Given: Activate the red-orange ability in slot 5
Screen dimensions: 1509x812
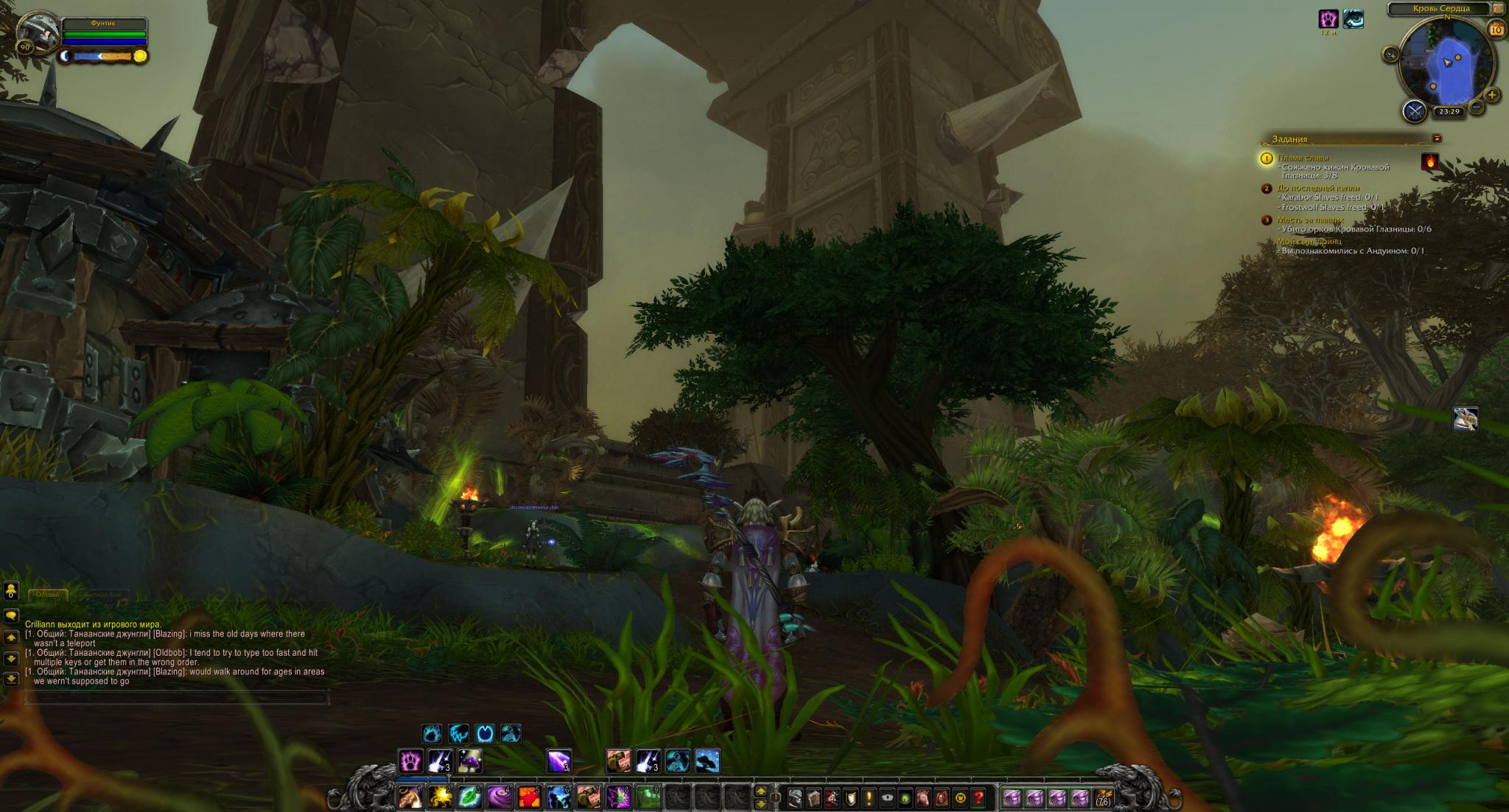Looking at the screenshot, I should pos(529,797).
